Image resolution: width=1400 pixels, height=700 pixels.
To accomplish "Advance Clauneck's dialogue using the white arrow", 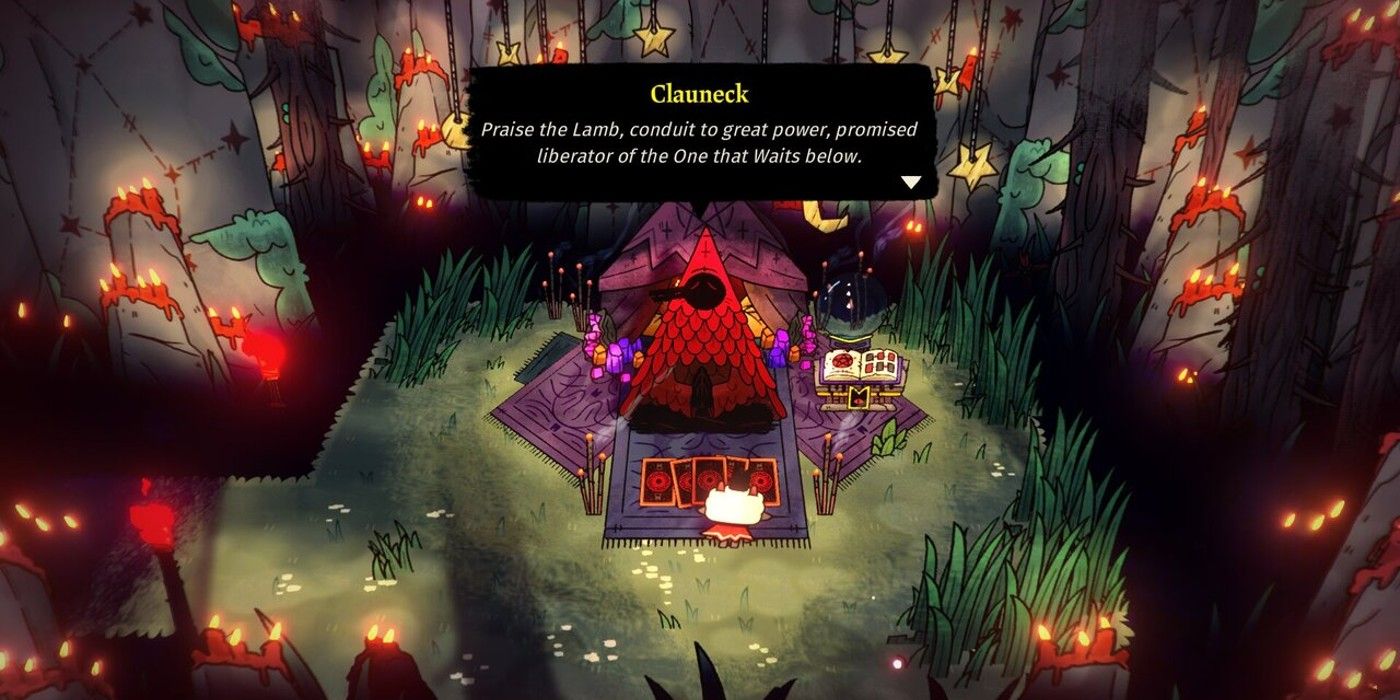I will pyautogui.click(x=910, y=183).
